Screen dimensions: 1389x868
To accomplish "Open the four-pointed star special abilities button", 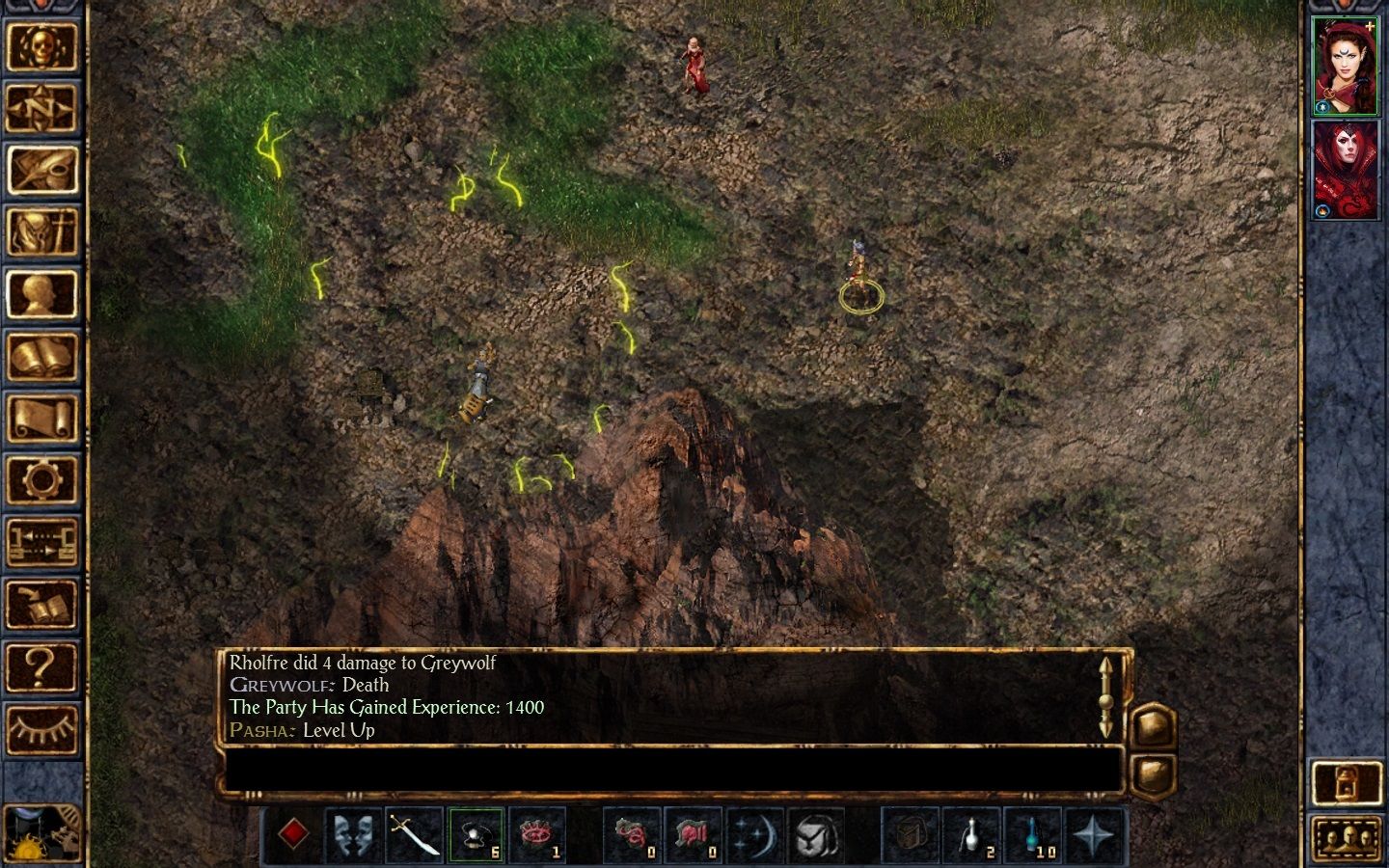I will (x=1093, y=834).
